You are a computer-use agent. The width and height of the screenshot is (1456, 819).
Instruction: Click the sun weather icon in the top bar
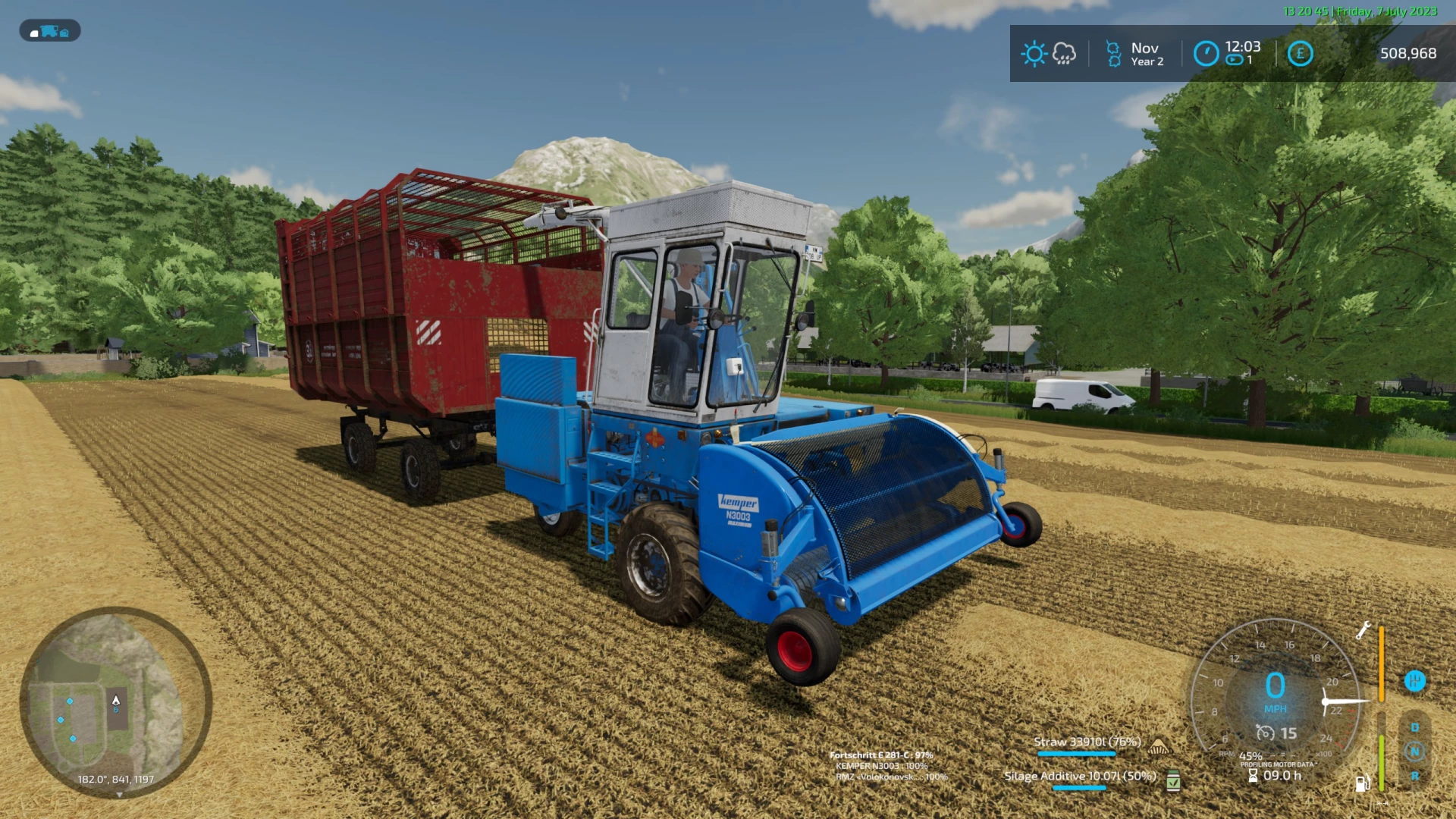pyautogui.click(x=1036, y=53)
